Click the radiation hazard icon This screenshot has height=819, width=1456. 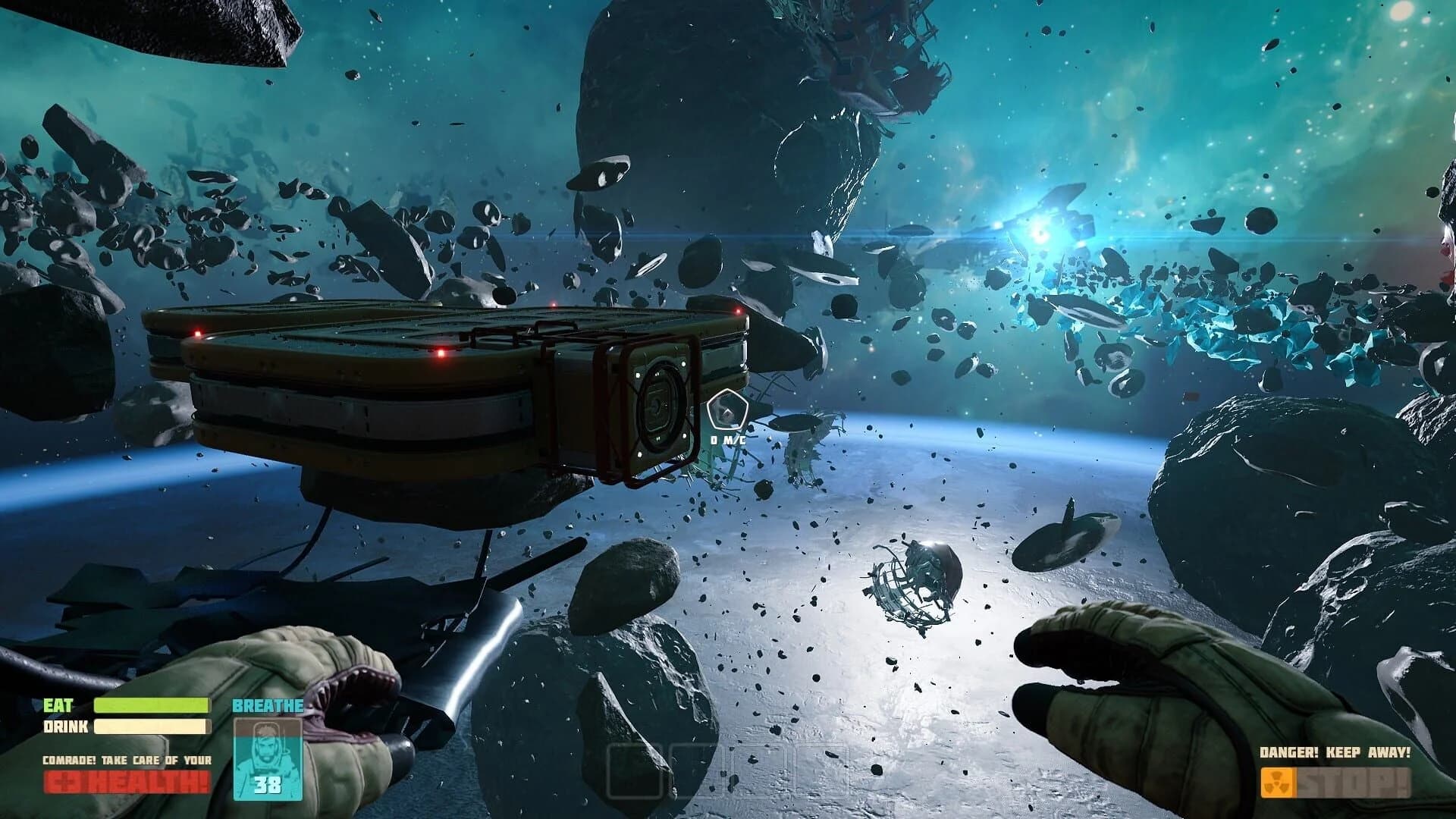pos(1278,783)
